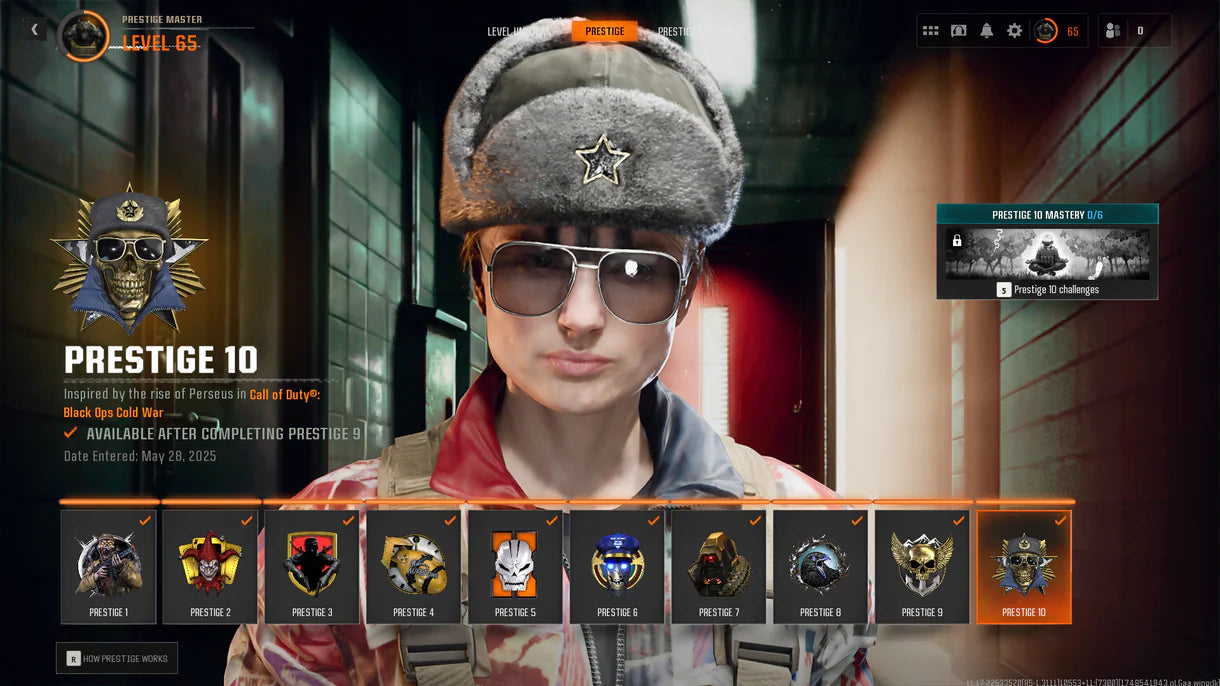Image resolution: width=1220 pixels, height=686 pixels.
Task: Select the Prestige 9 winged skull tile
Action: click(x=922, y=567)
